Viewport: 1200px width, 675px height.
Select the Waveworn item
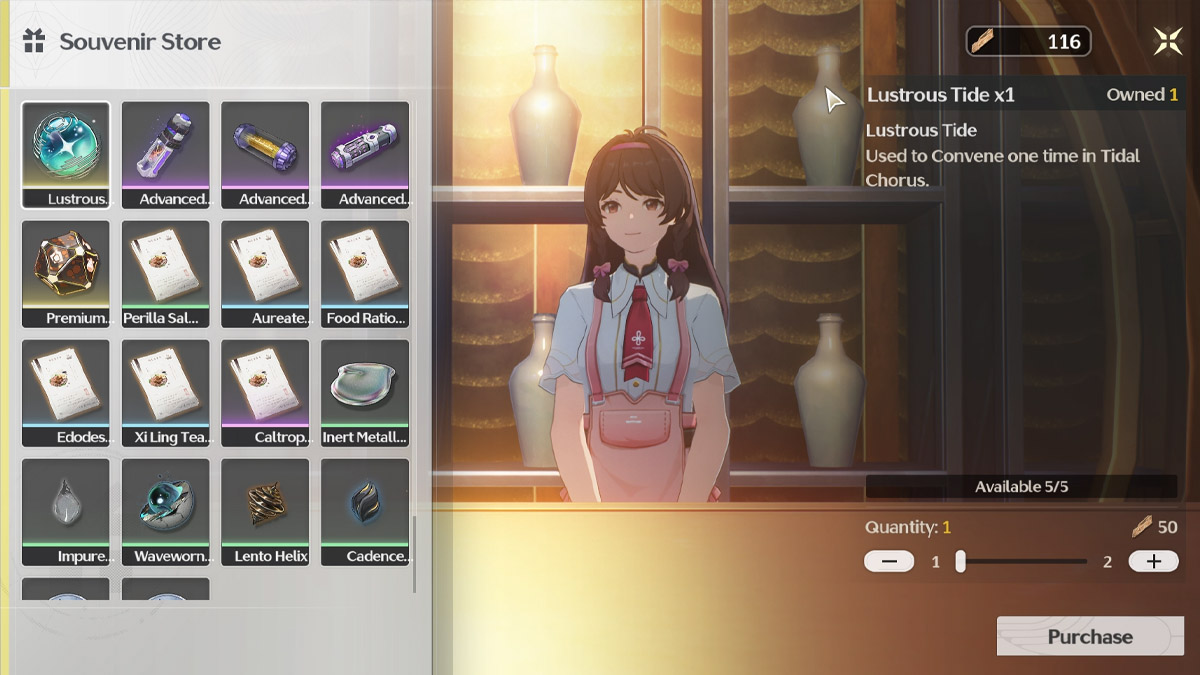166,511
